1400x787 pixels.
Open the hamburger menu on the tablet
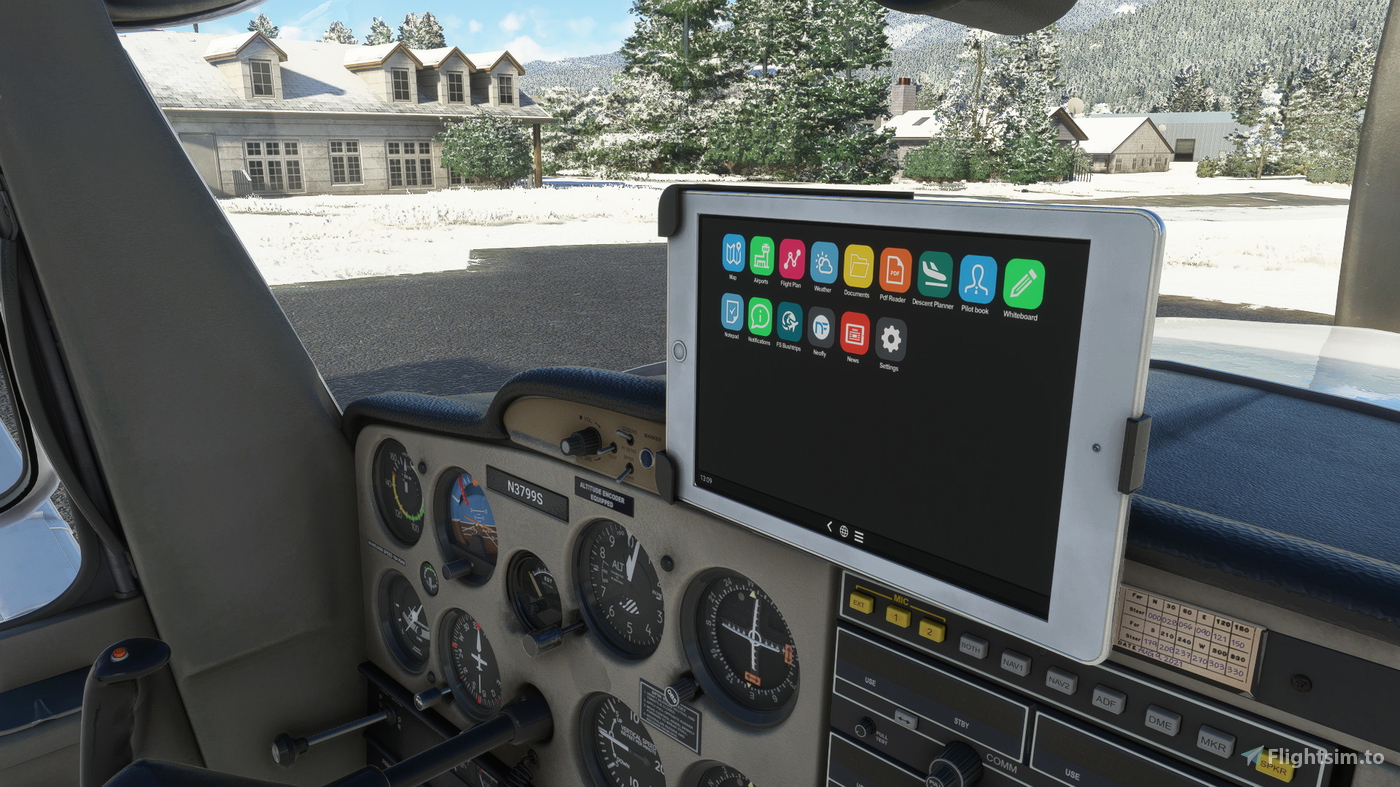(x=858, y=534)
